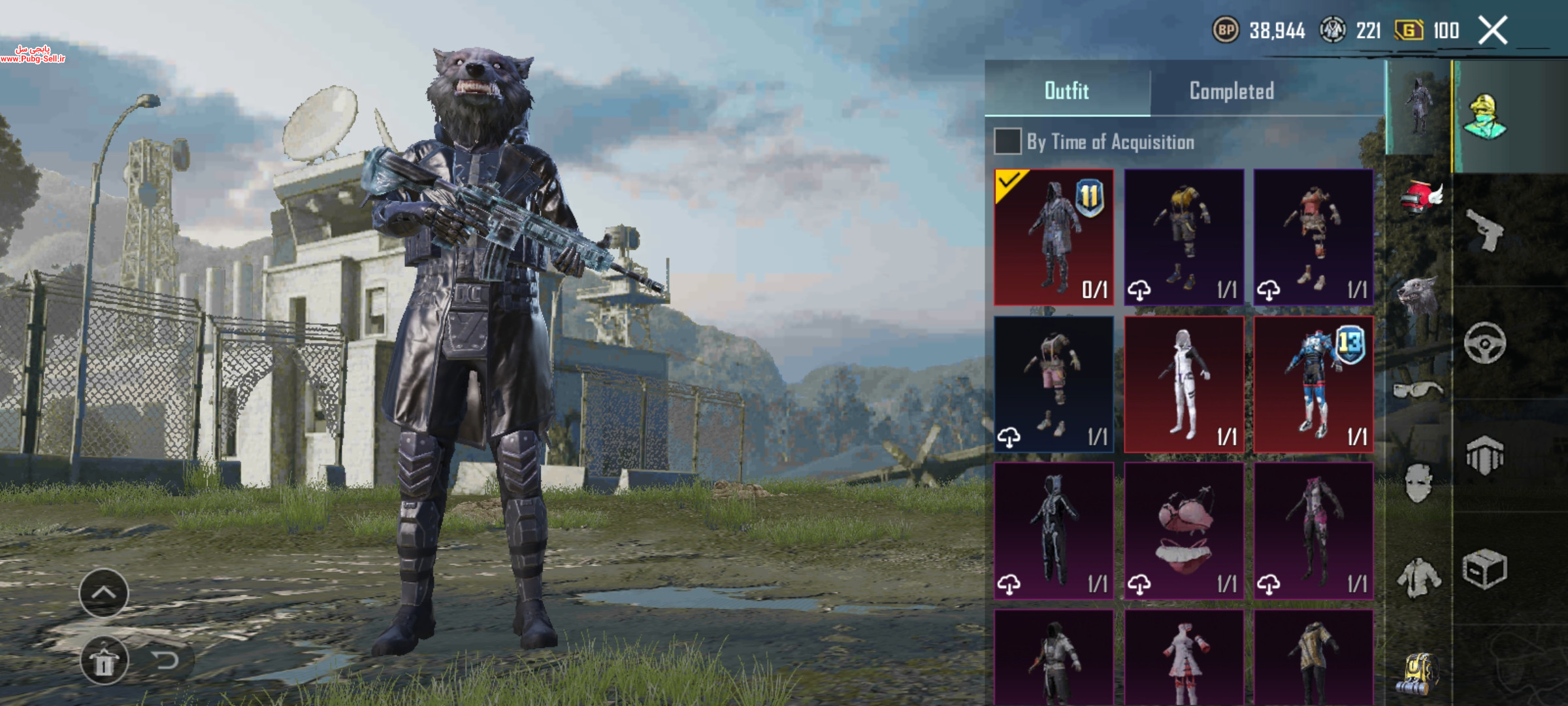Viewport: 1568px width, 706px height.
Task: Toggle By Time of Acquisition checkbox
Action: 1007,141
